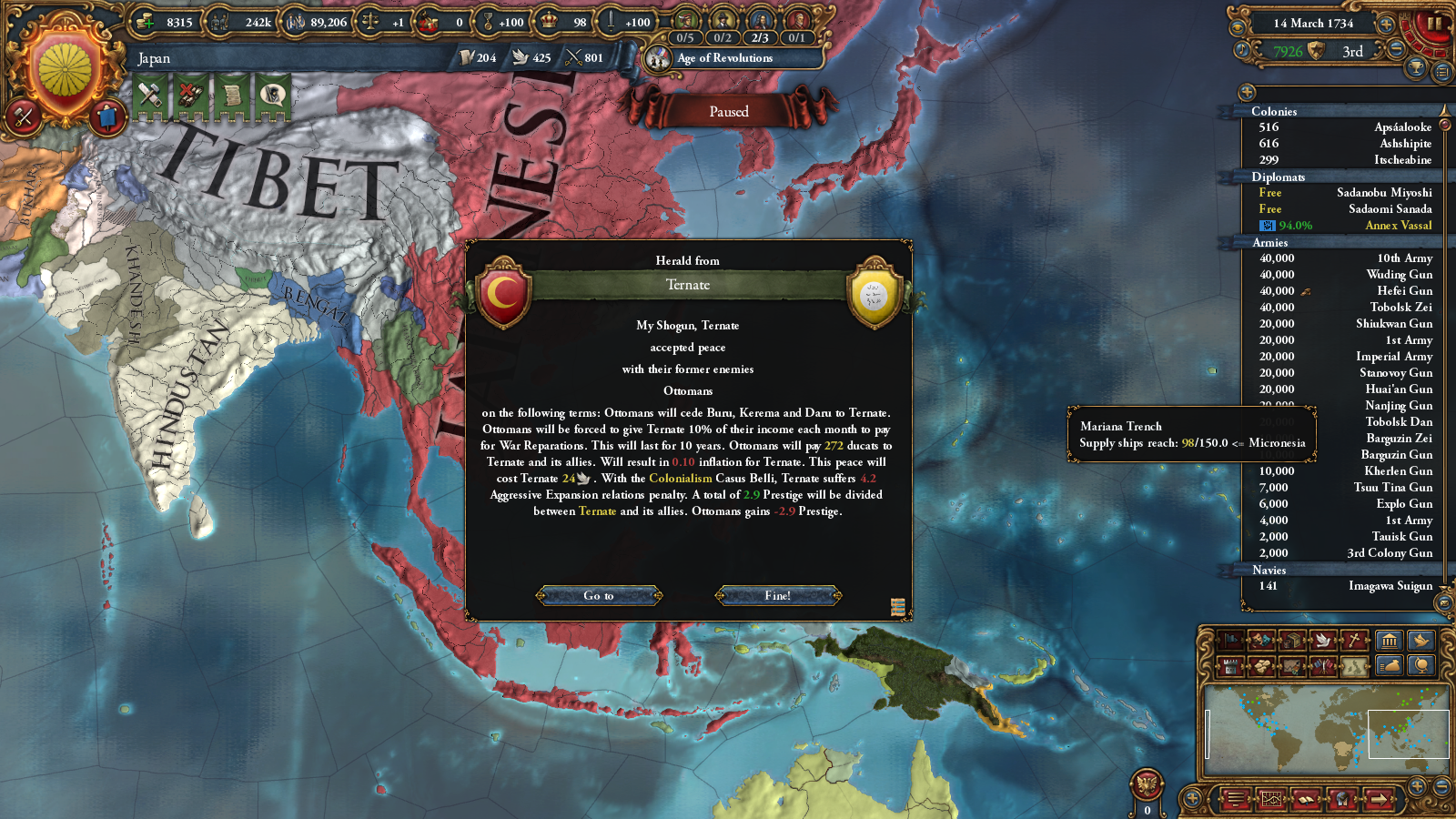1456x819 pixels.
Task: Open the religious mapmode (cross icon)
Action: click(1354, 640)
